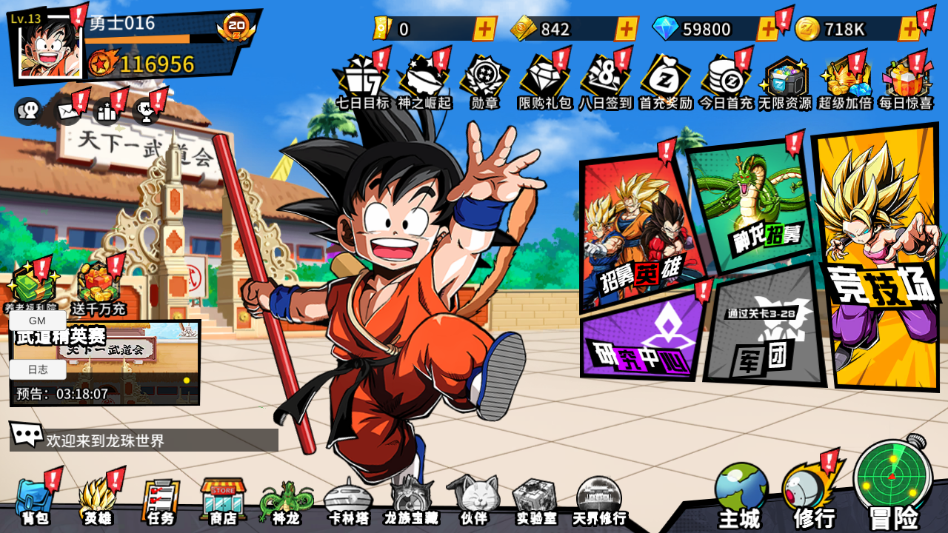Start 冒险 adventure on the radar
This screenshot has width=948, height=533.
[892, 485]
